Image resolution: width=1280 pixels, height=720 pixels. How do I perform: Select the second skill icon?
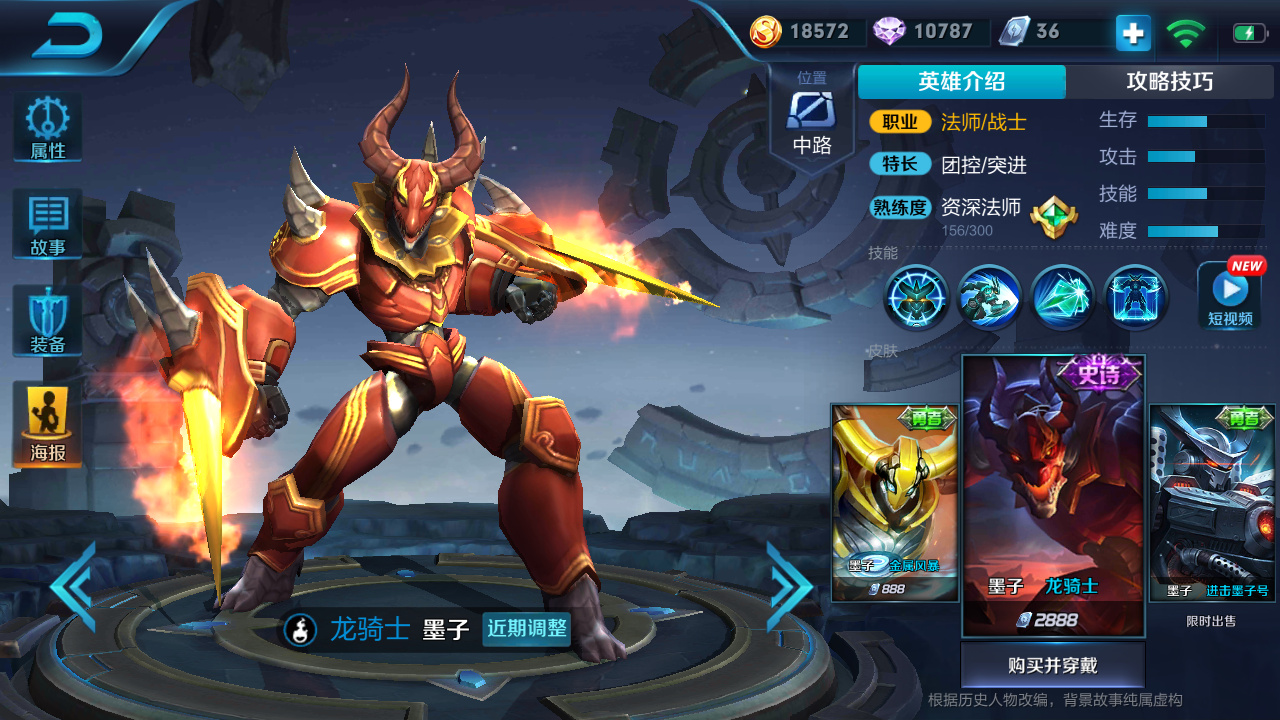(x=988, y=297)
